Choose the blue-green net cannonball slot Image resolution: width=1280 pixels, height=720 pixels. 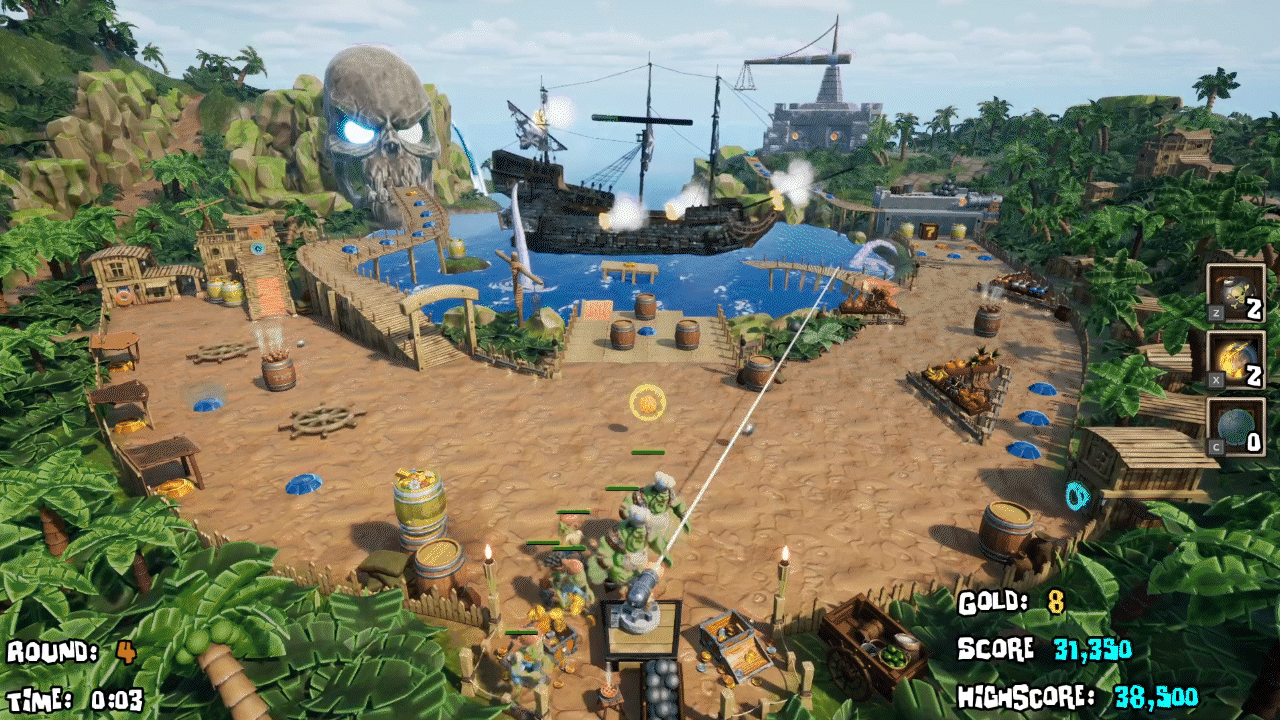[x=1236, y=427]
